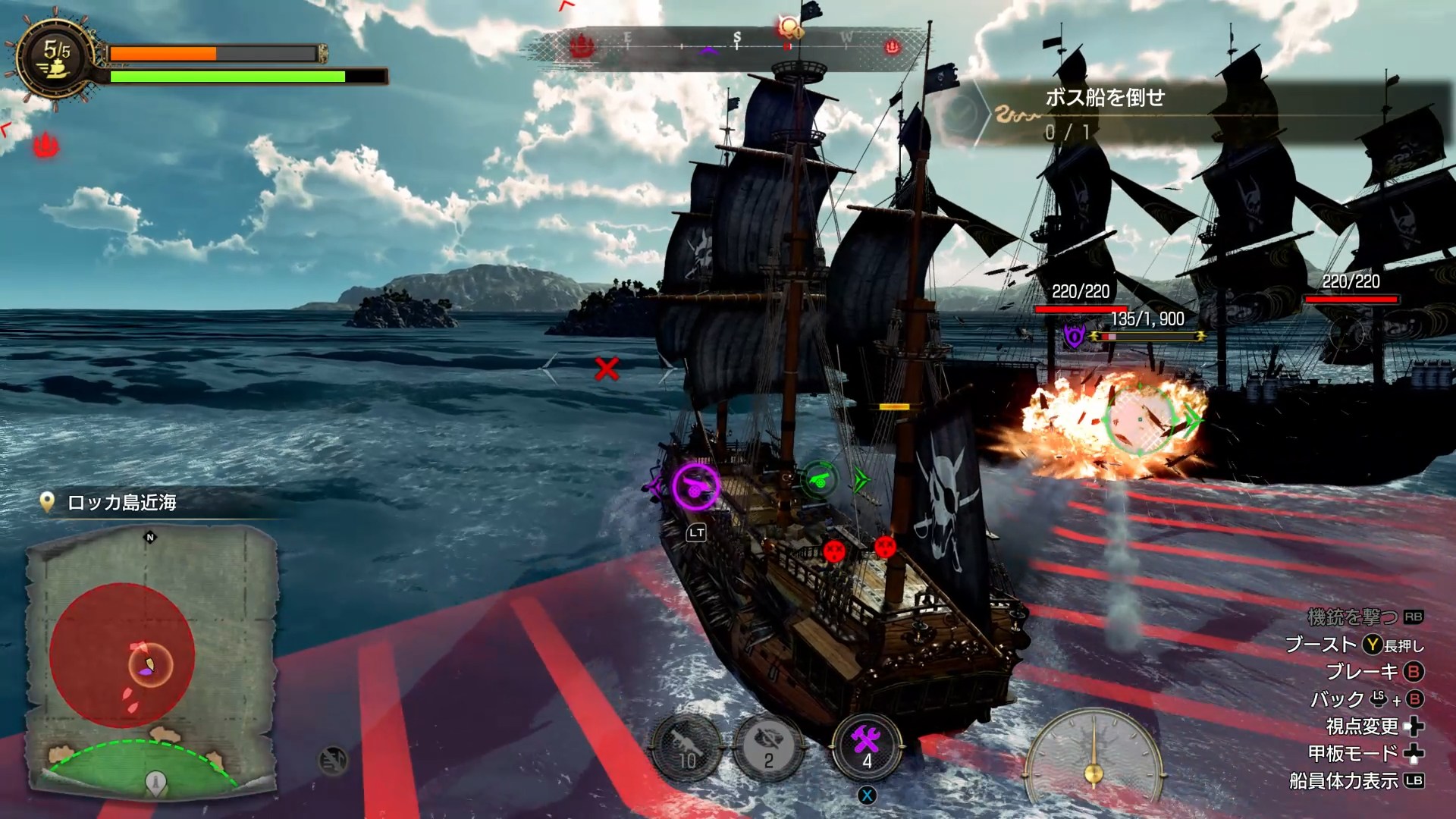Click the purple boss emblem beside 135/1,900

coord(1074,335)
